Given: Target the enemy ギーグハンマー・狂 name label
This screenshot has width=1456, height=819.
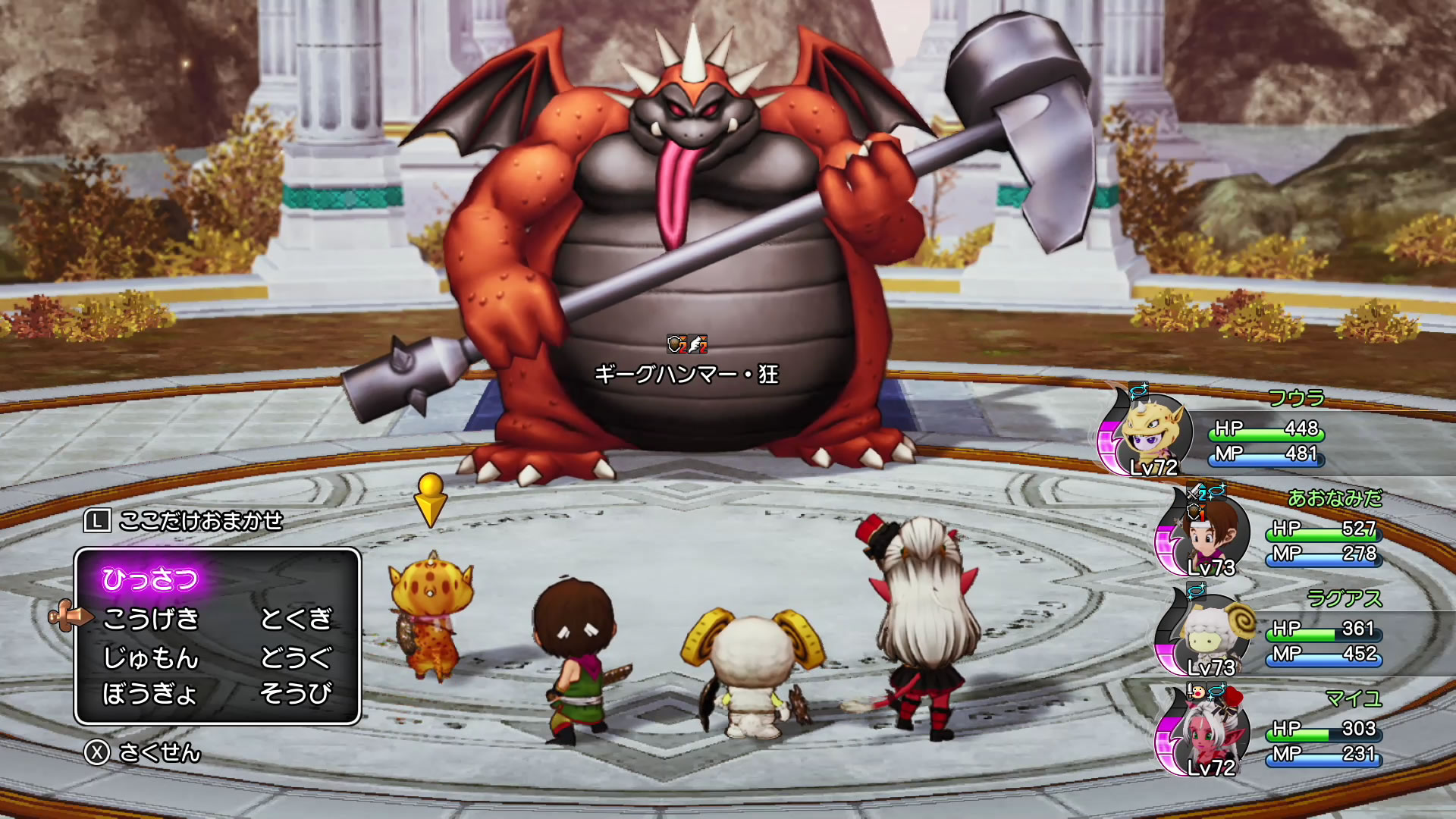Looking at the screenshot, I should point(686,375).
